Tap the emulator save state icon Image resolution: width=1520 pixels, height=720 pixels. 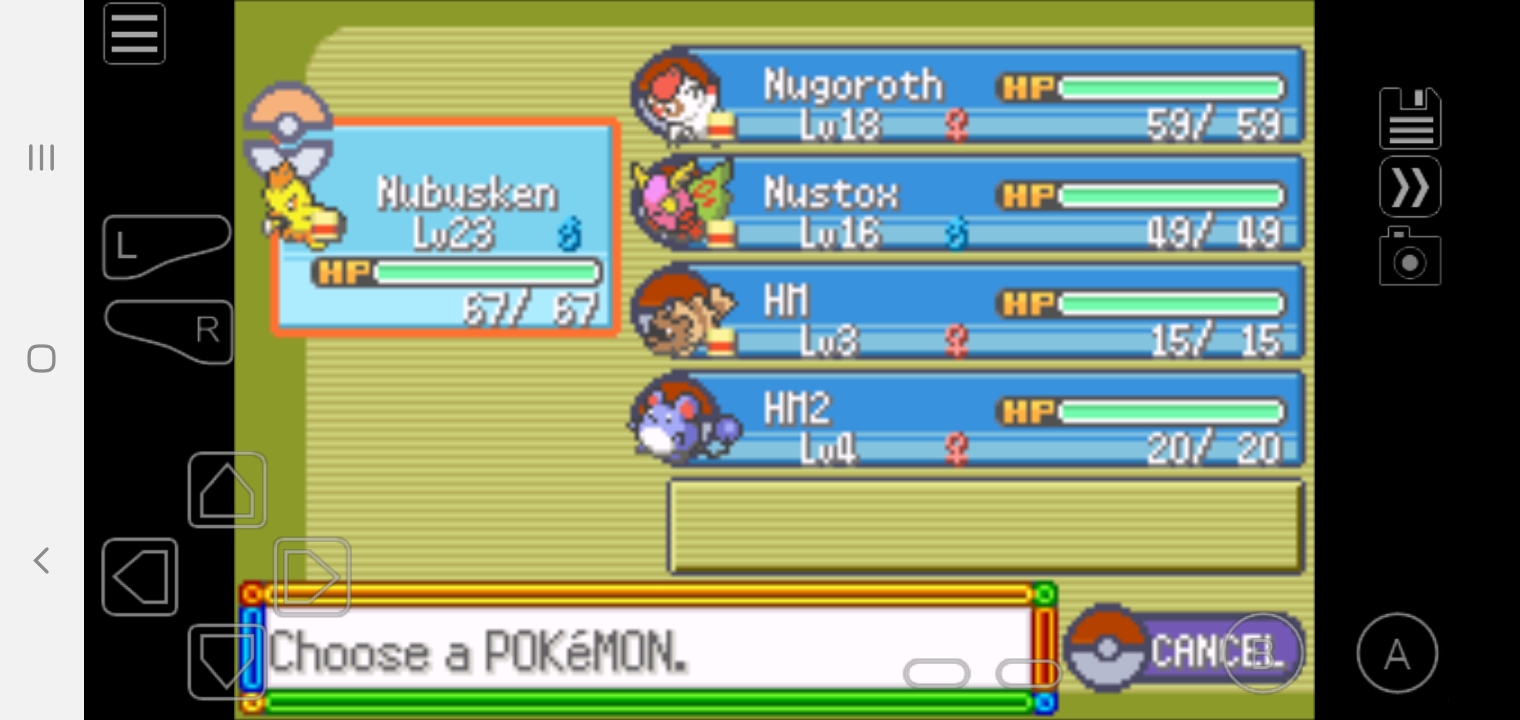[x=1410, y=118]
